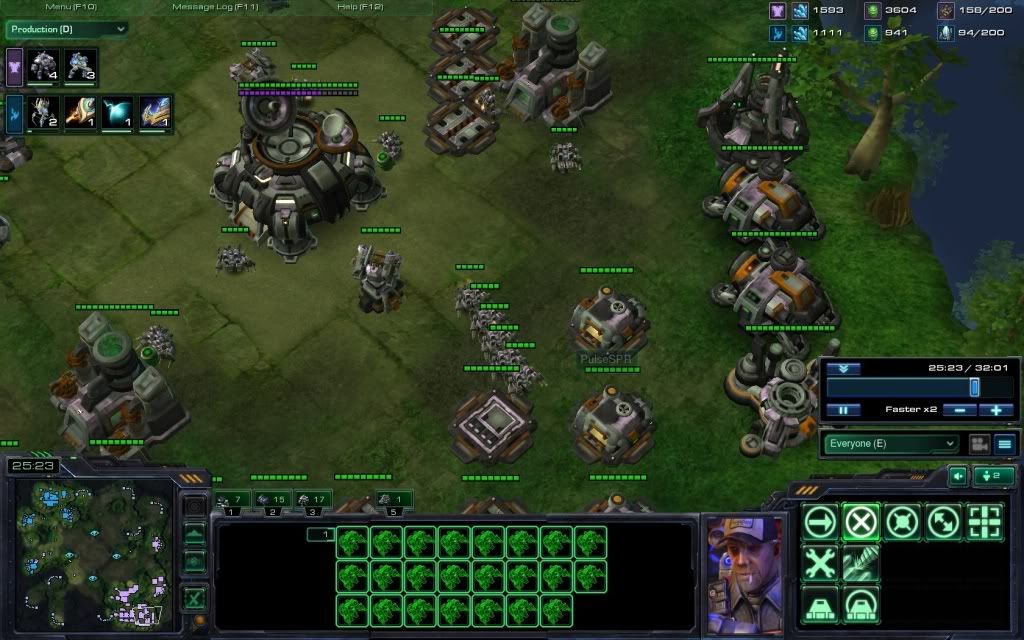
Task: Decrease replay speed with the minus button
Action: [959, 410]
